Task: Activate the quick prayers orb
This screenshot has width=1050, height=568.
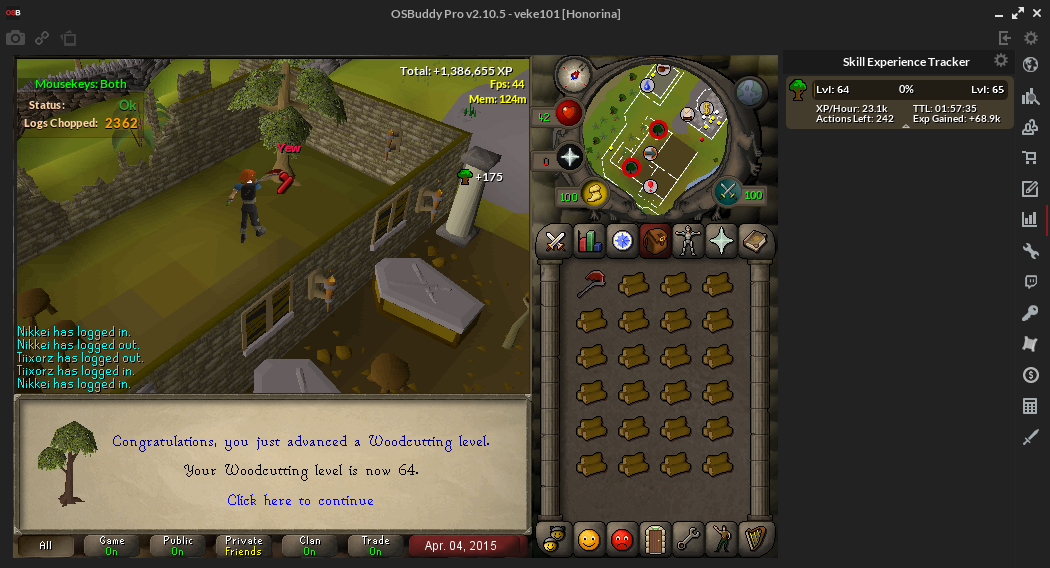Action: (x=570, y=157)
